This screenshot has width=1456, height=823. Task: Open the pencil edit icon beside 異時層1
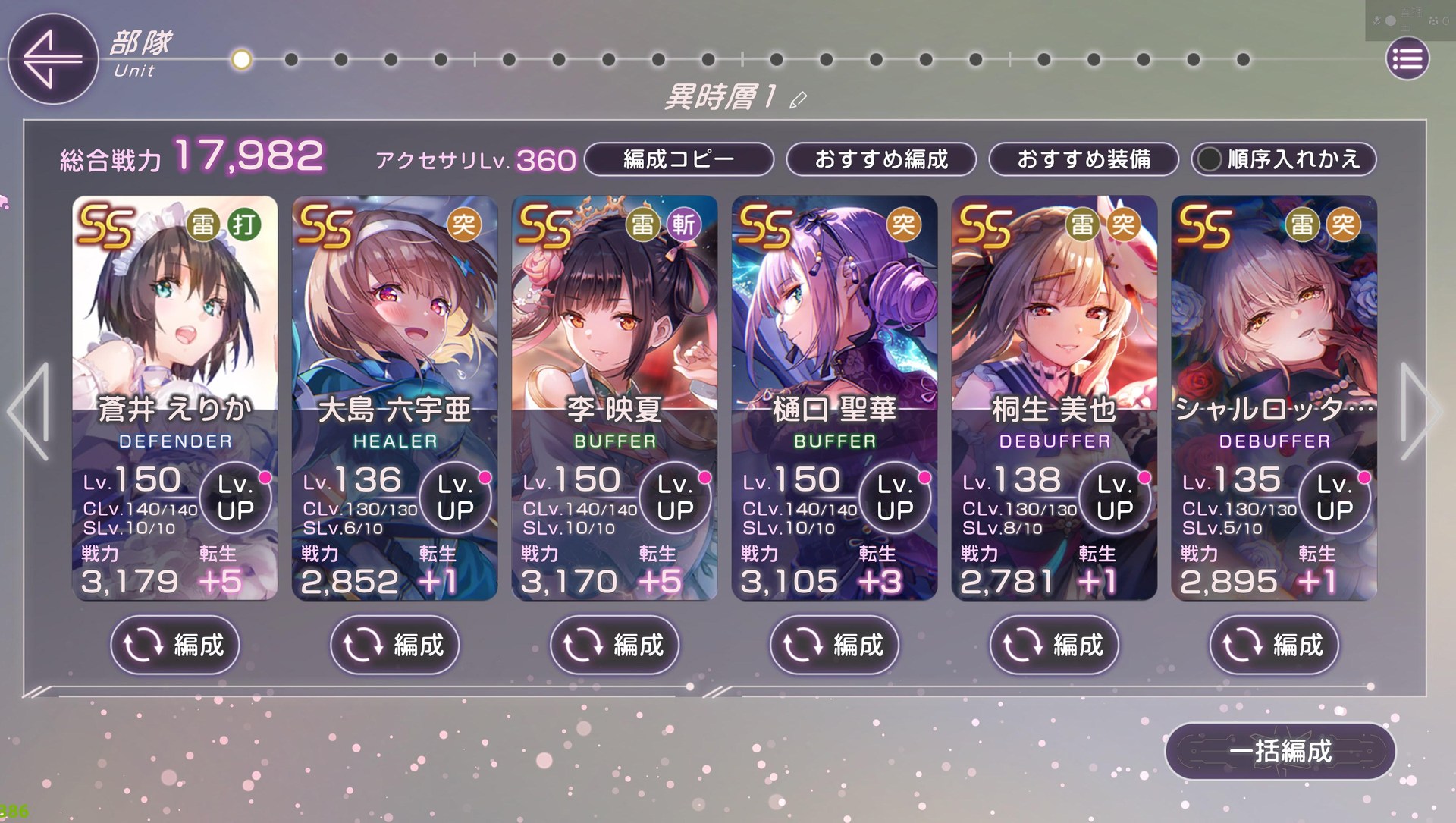(x=799, y=99)
